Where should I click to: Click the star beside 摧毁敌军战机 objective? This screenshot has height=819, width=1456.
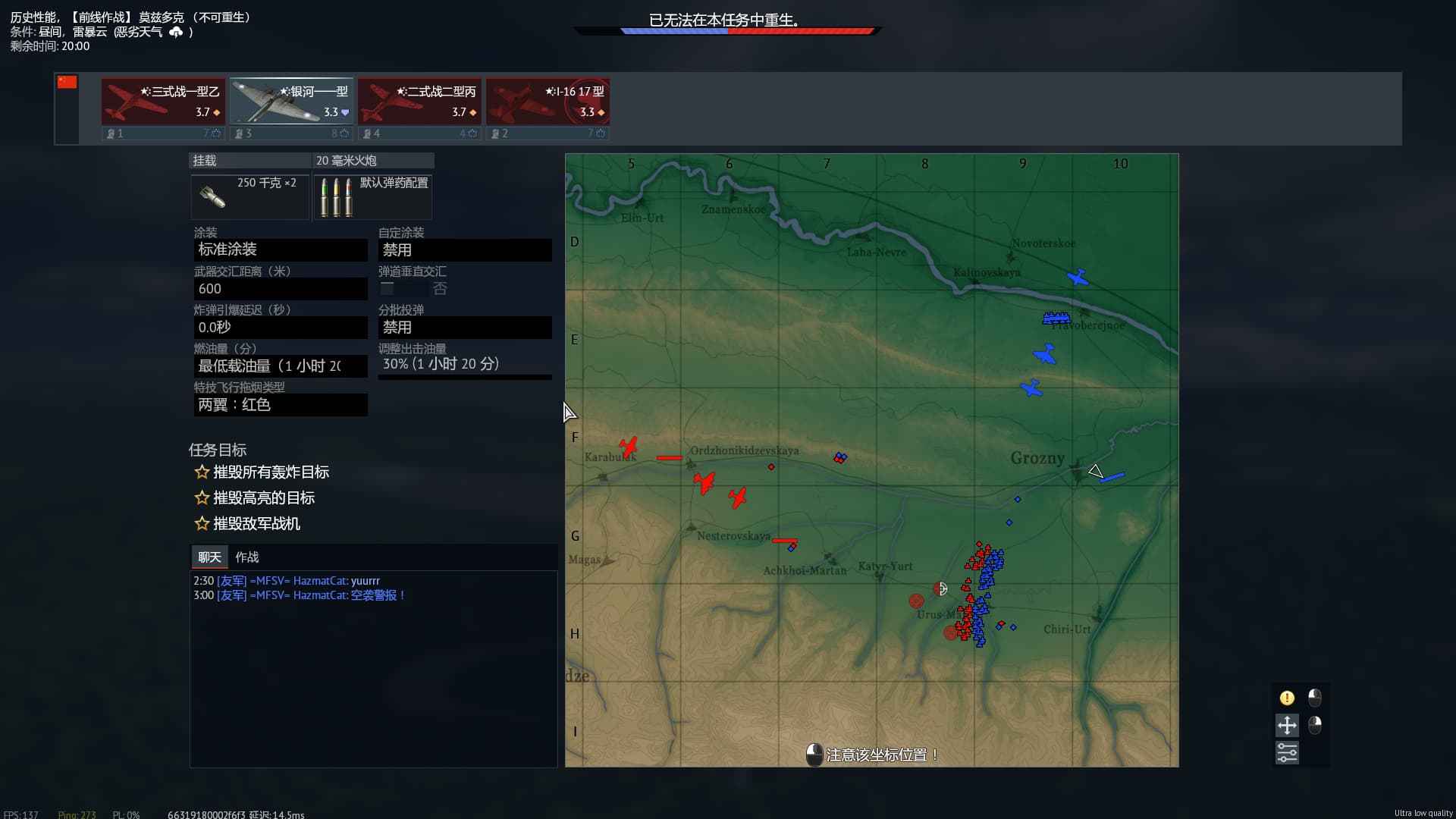202,523
